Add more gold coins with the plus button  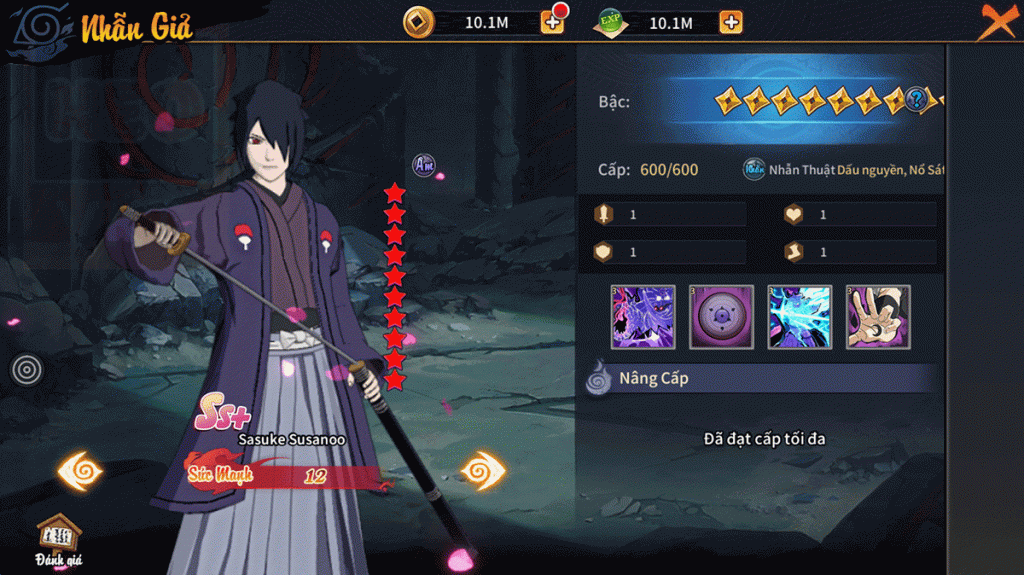pos(552,21)
